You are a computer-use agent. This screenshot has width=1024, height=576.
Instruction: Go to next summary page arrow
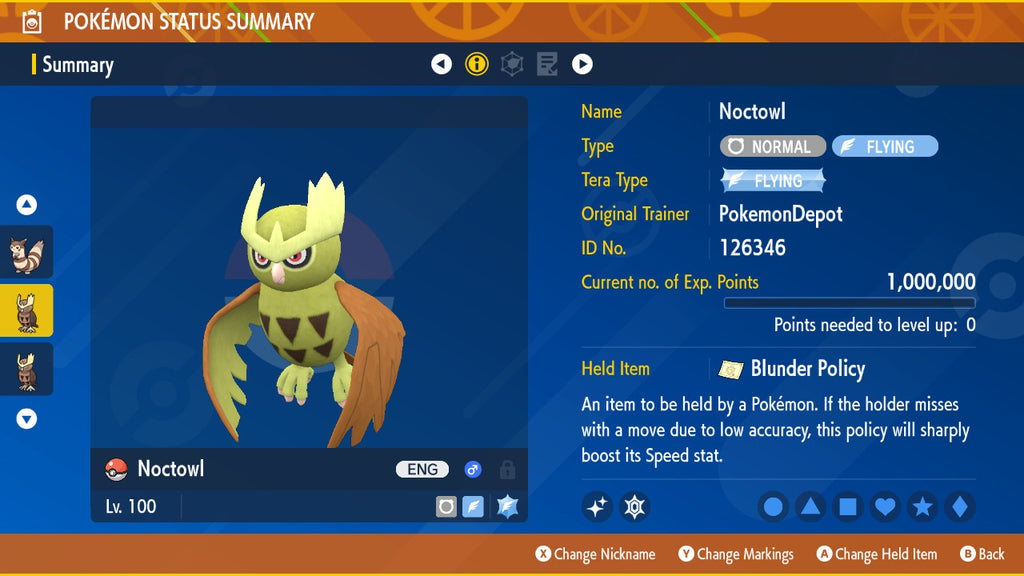click(582, 65)
